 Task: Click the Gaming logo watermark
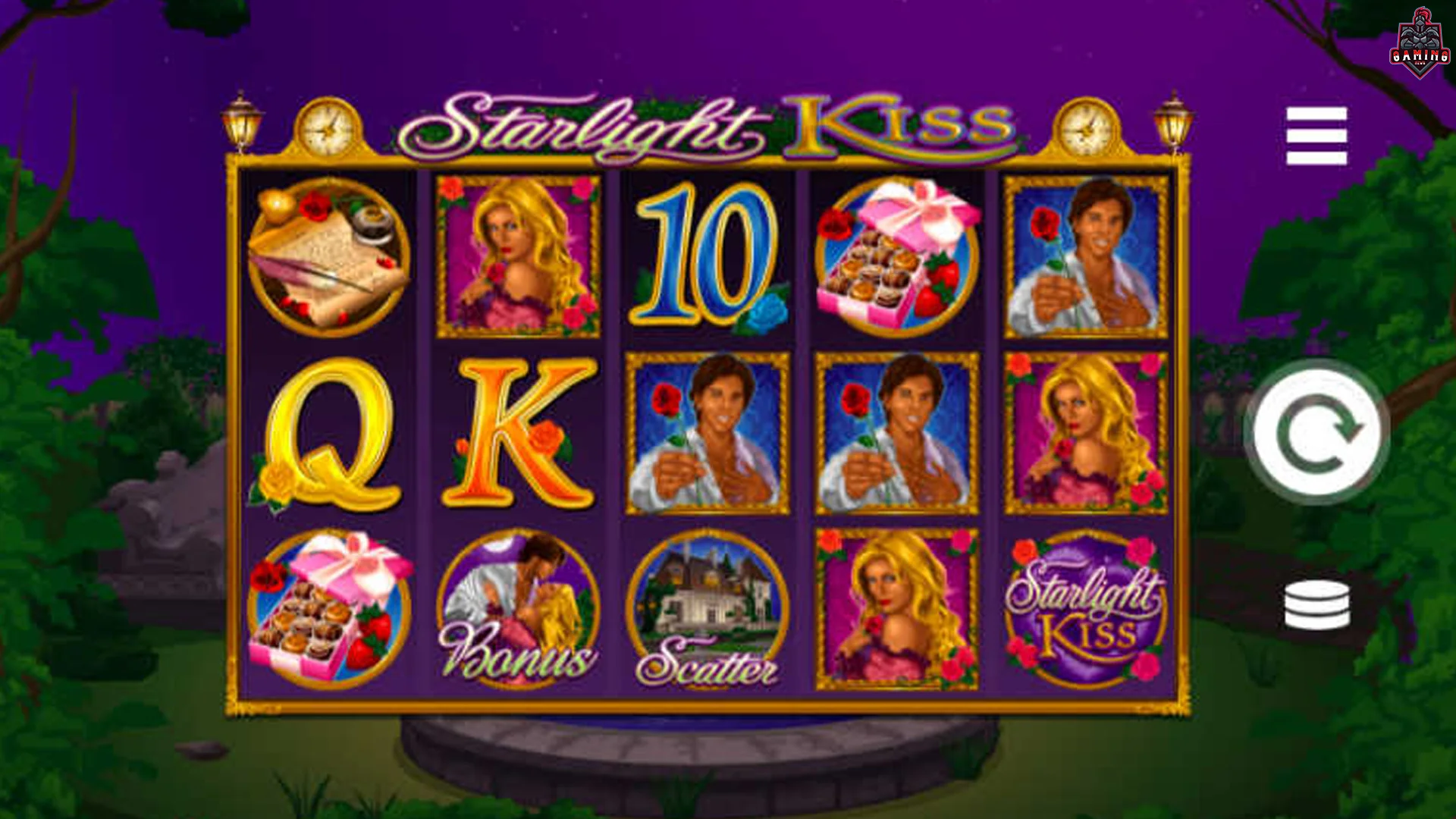(1420, 44)
